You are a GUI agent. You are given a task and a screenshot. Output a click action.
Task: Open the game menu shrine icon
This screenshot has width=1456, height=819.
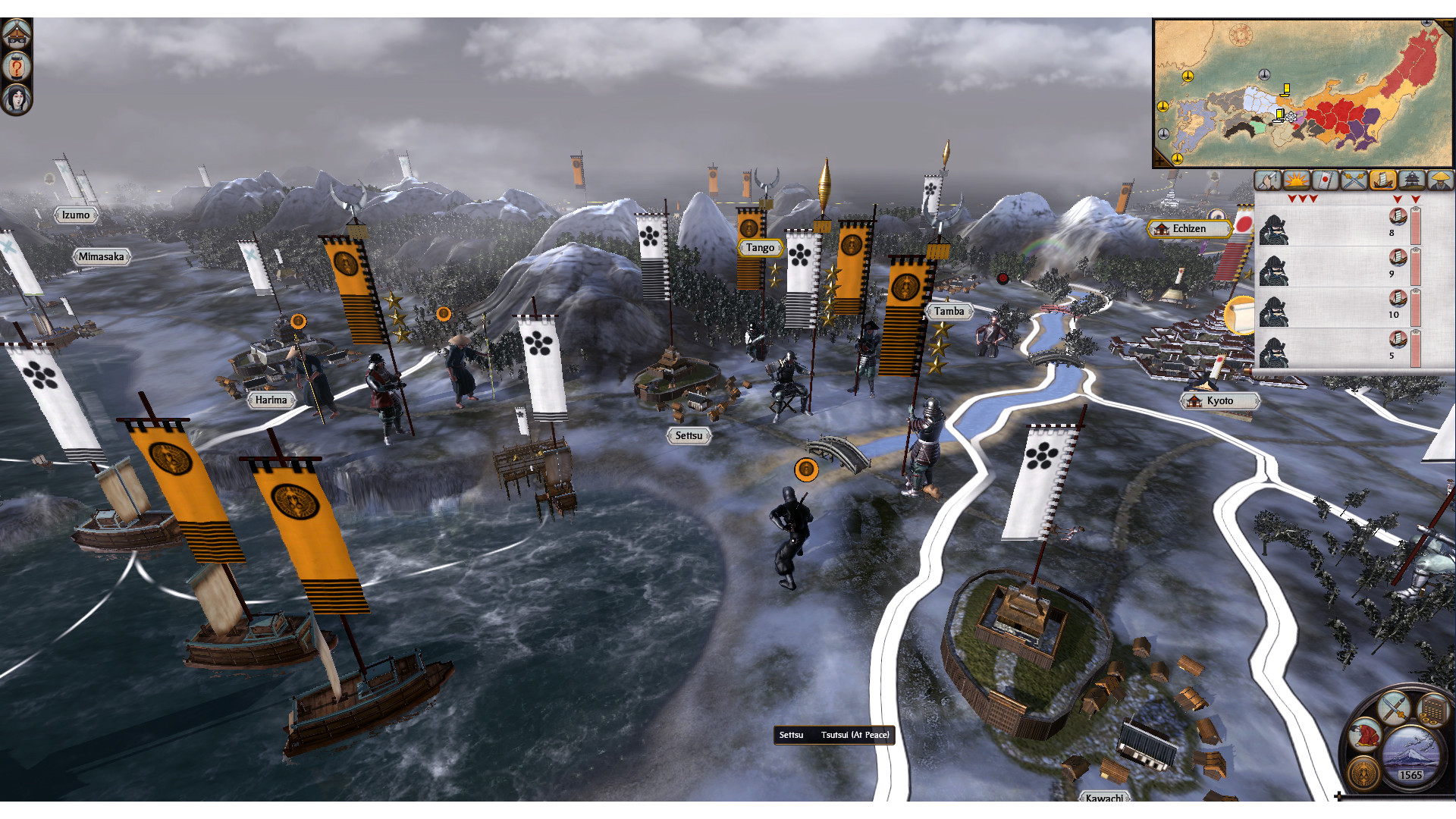coord(16,34)
